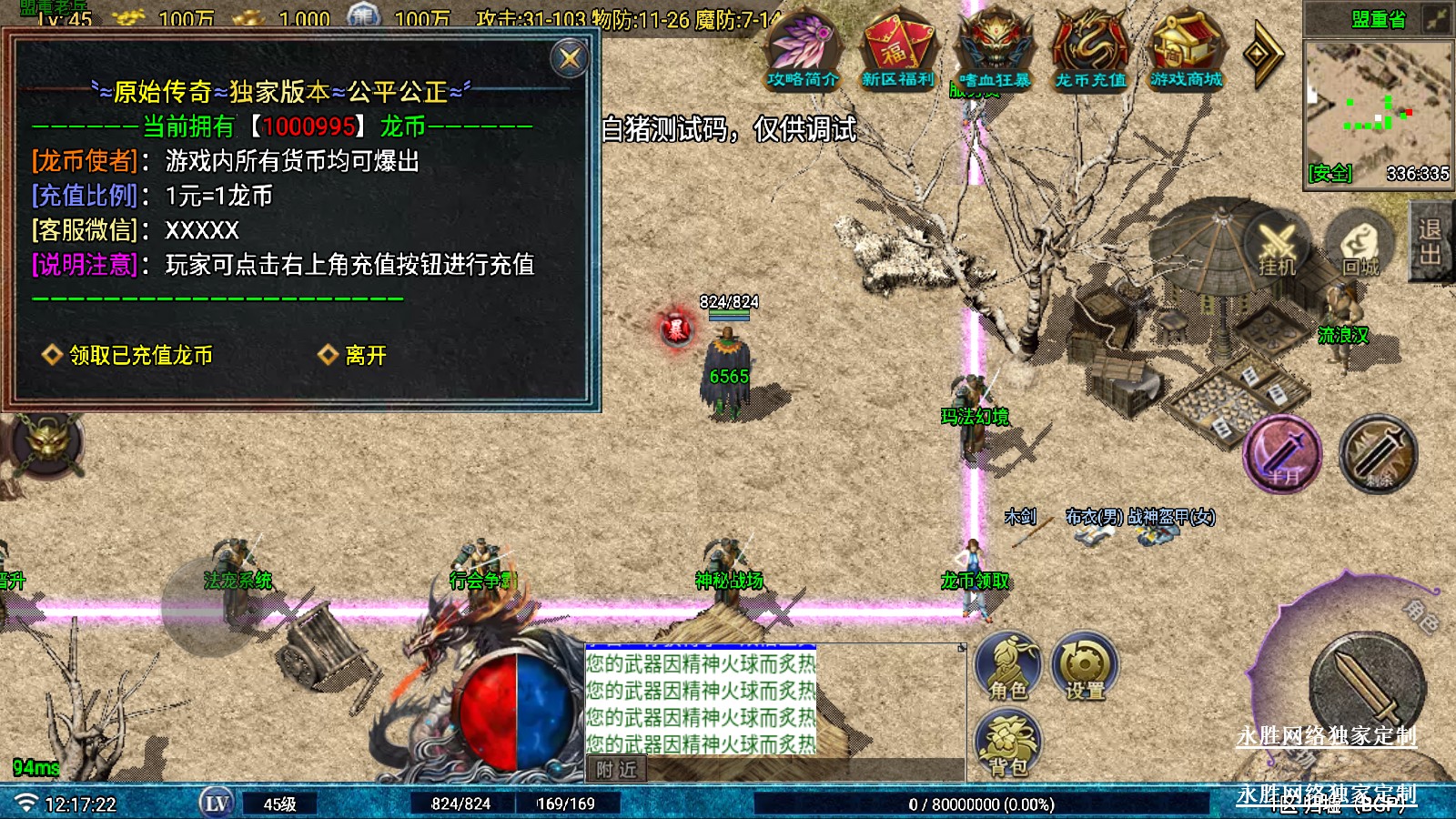The image size is (1456, 819).
Task: Toggle 挂机 auto-battle button
Action: [x=1277, y=244]
